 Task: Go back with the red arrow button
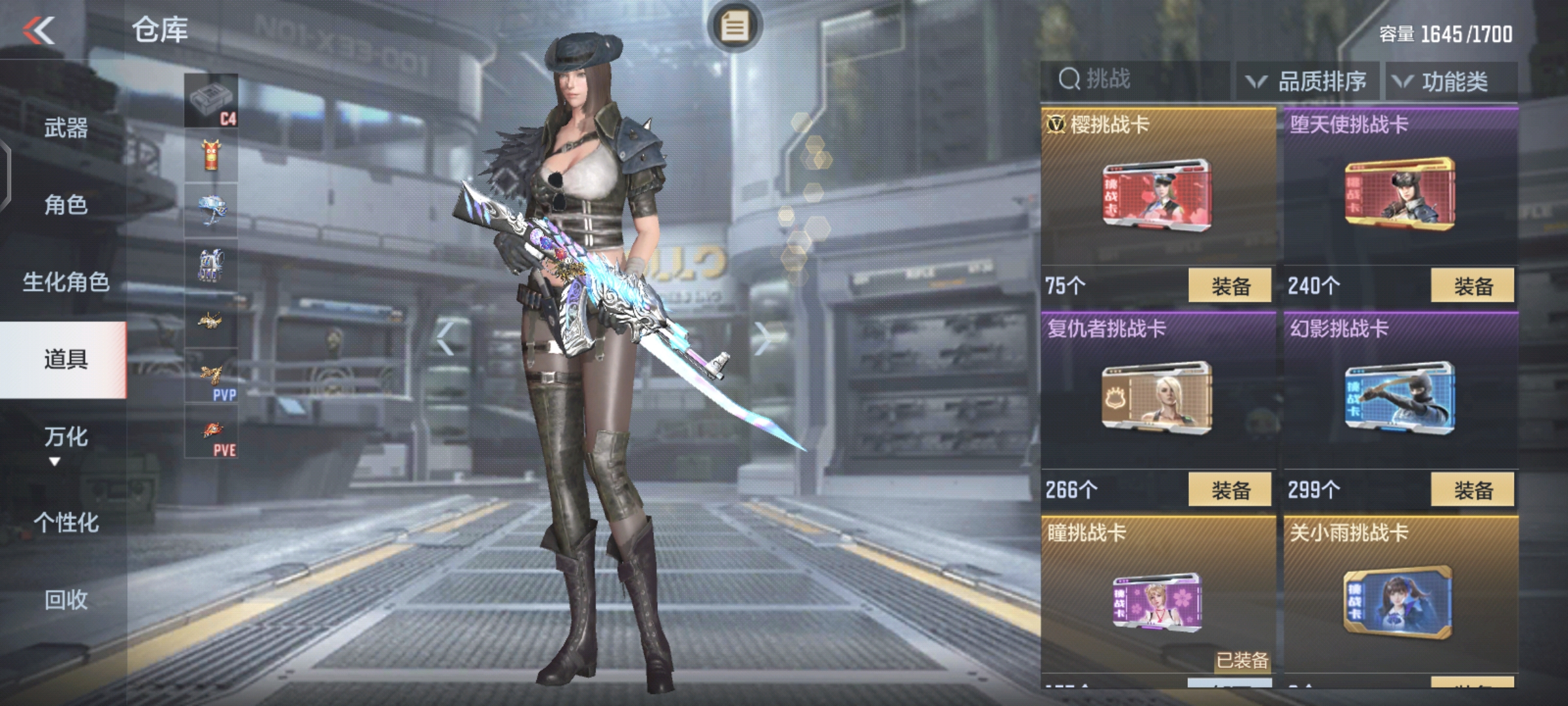(39, 30)
